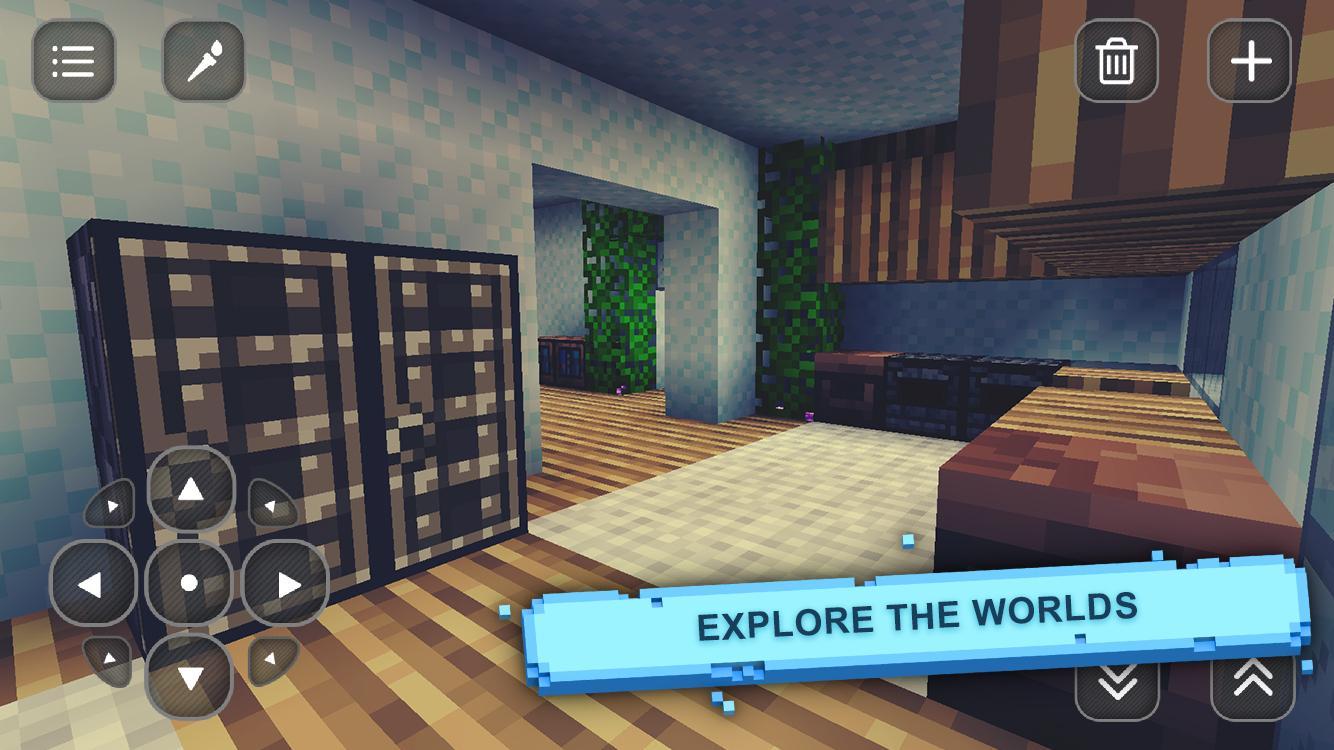
Task: Add a block with the plus button
Action: pos(1250,62)
